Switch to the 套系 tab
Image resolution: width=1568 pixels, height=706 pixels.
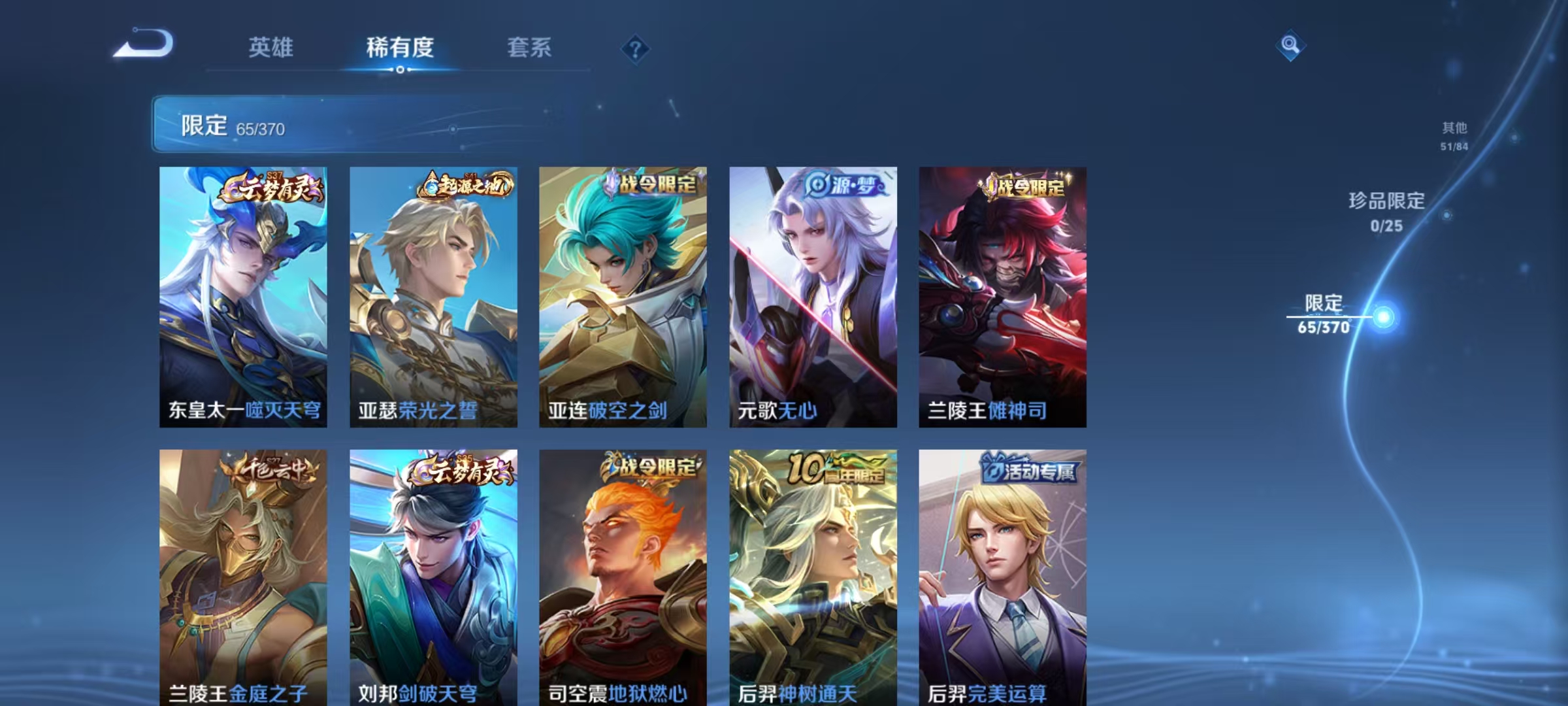click(529, 48)
